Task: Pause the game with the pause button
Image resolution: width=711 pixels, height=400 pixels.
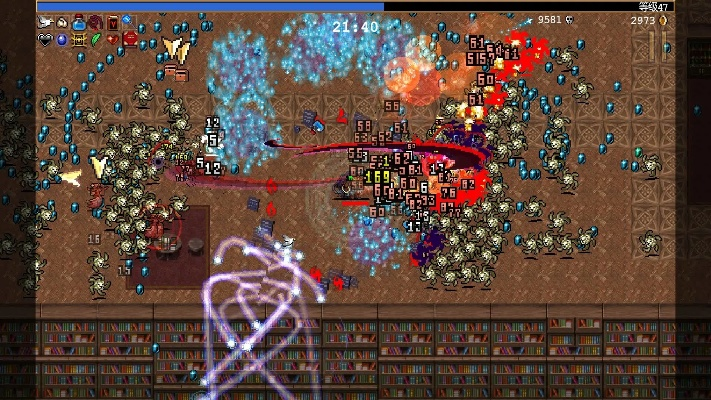Action: (x=658, y=45)
